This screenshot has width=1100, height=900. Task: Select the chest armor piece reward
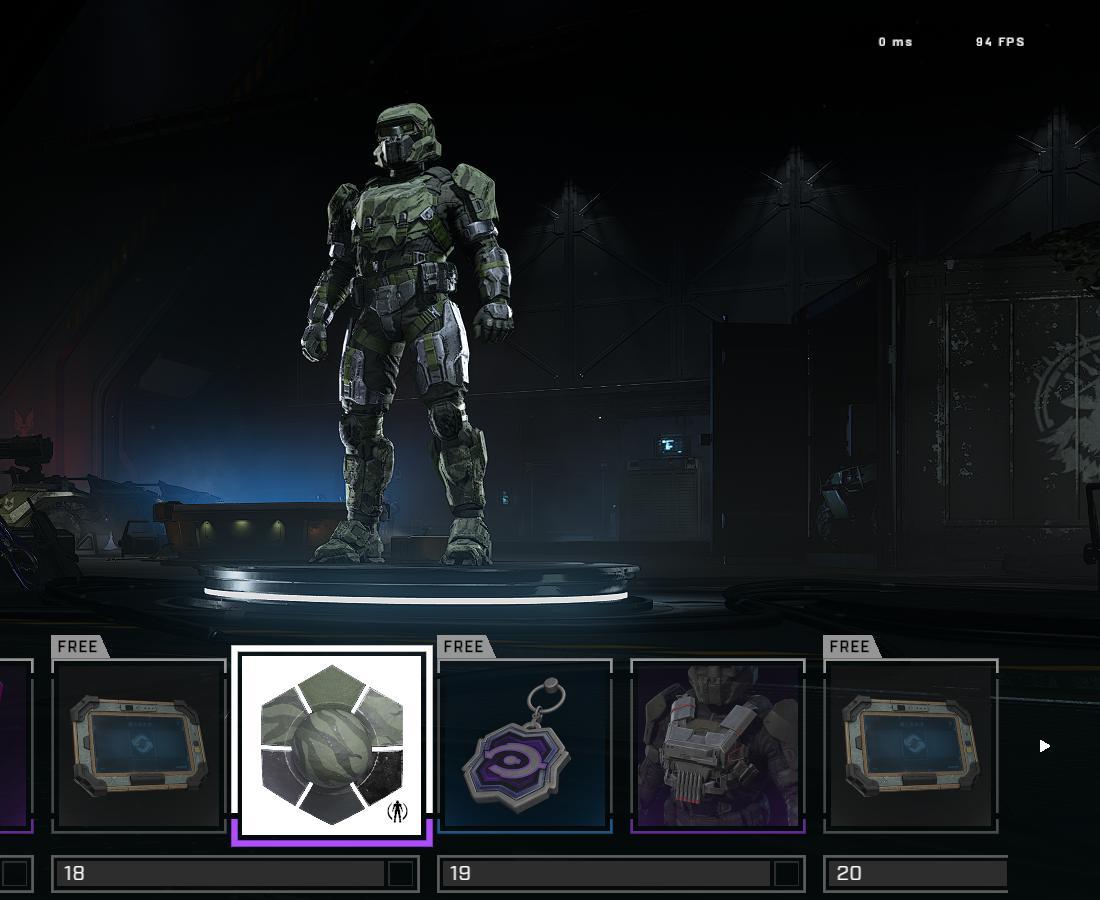(x=717, y=746)
